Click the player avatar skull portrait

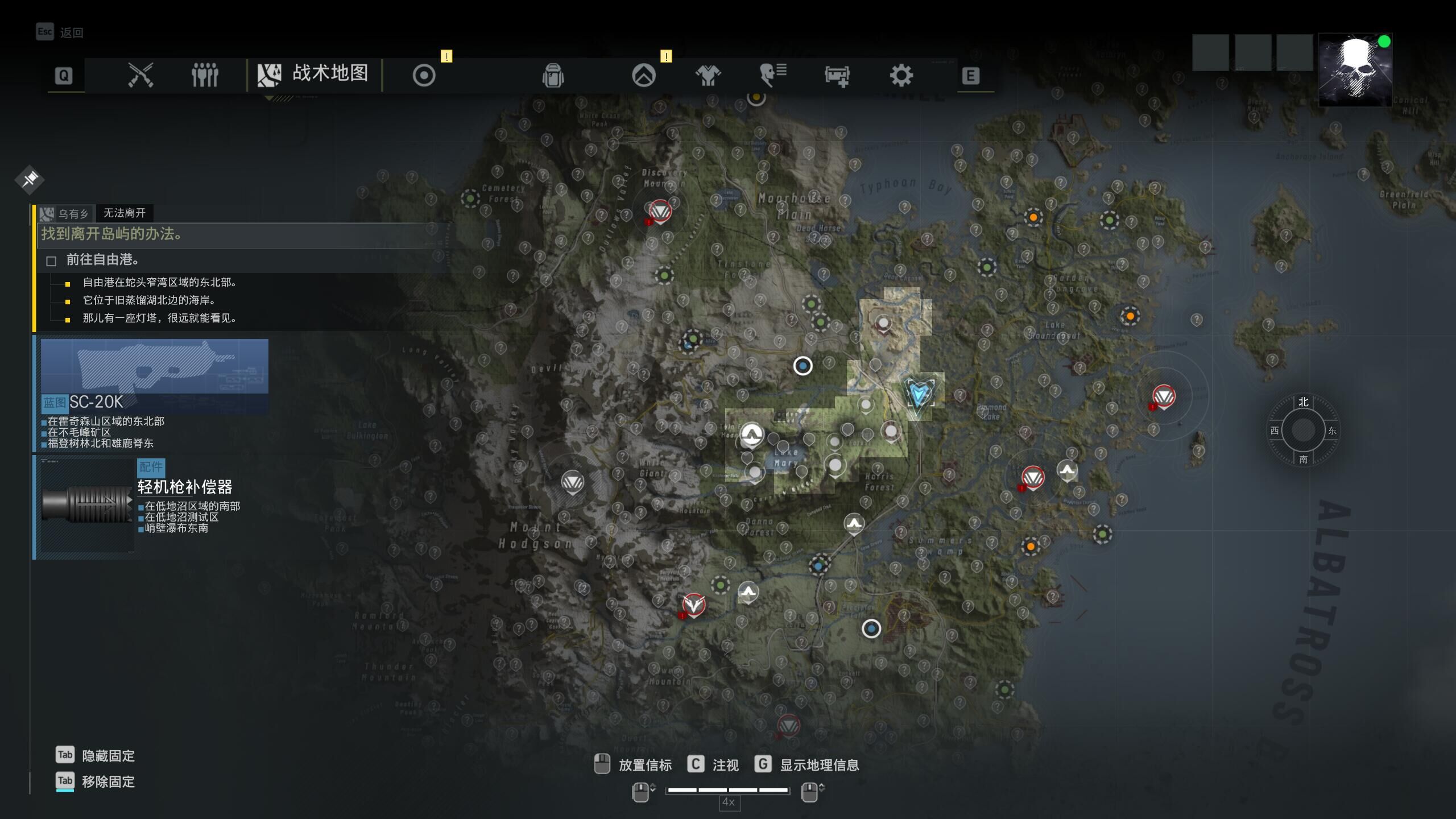pyautogui.click(x=1355, y=70)
